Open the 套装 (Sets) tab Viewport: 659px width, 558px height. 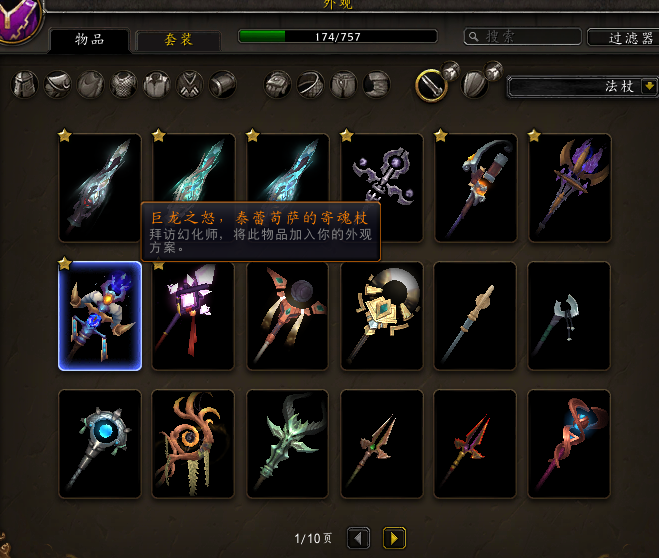click(179, 40)
